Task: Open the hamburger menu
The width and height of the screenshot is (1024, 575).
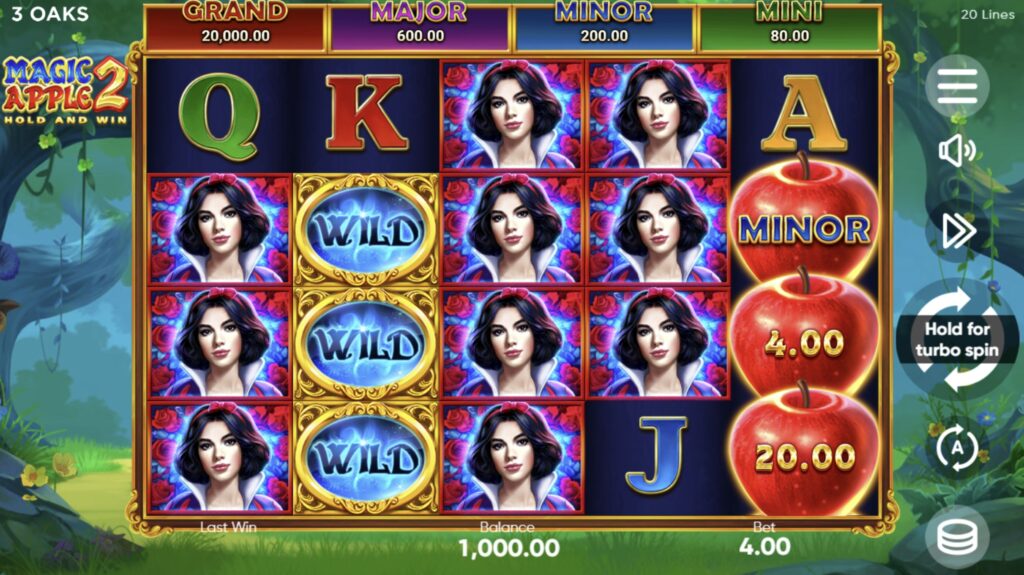Action: pos(957,88)
